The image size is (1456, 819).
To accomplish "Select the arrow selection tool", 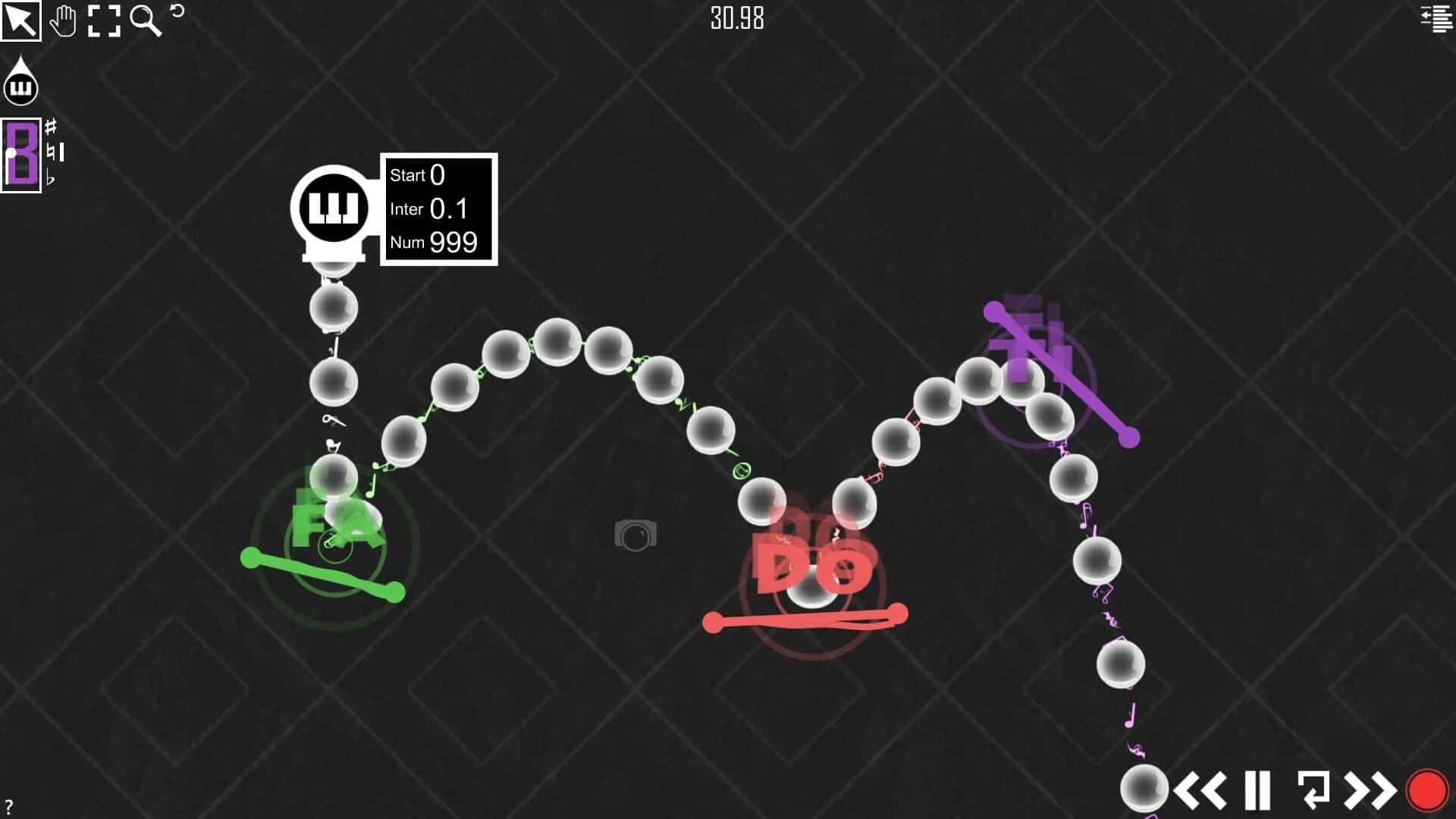I will click(x=21, y=21).
